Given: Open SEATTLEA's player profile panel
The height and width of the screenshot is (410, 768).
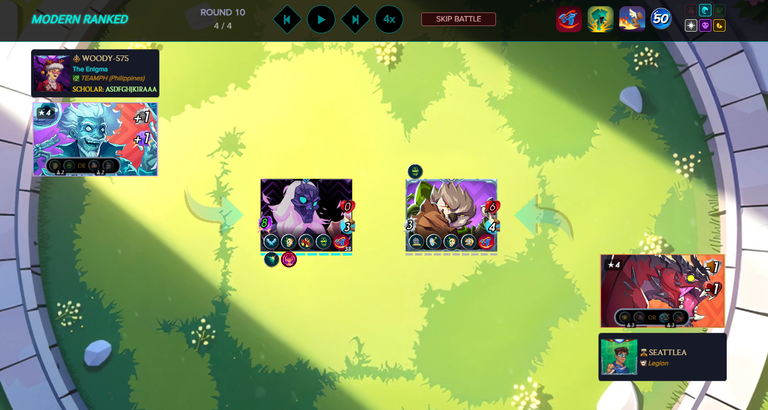Looking at the screenshot, I should click(x=662, y=357).
